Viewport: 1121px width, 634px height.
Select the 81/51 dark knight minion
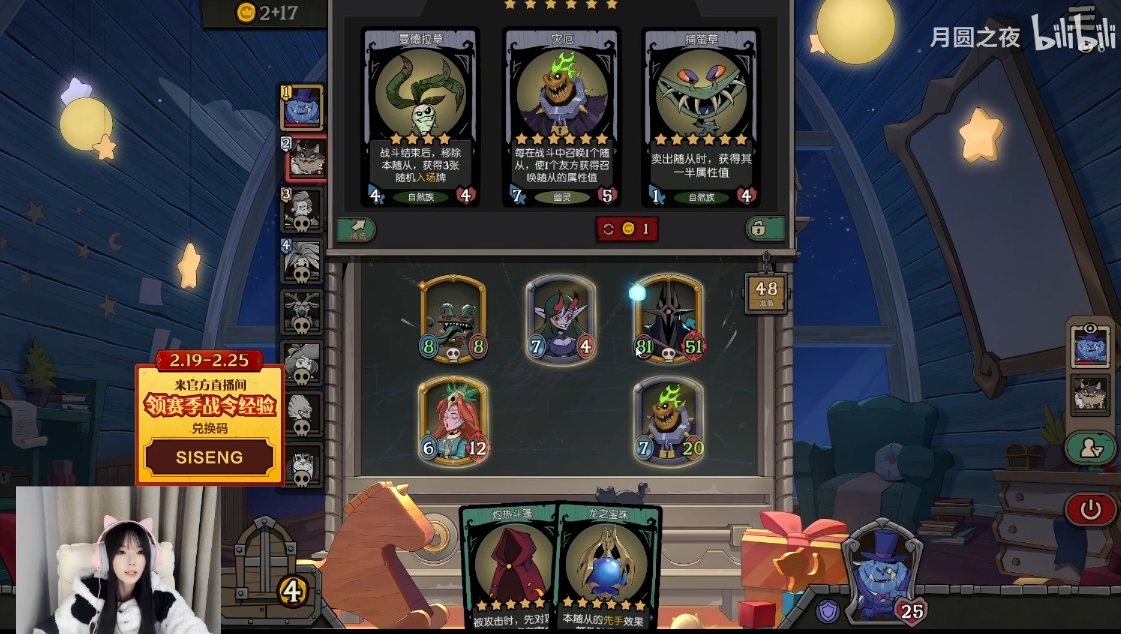(669, 318)
